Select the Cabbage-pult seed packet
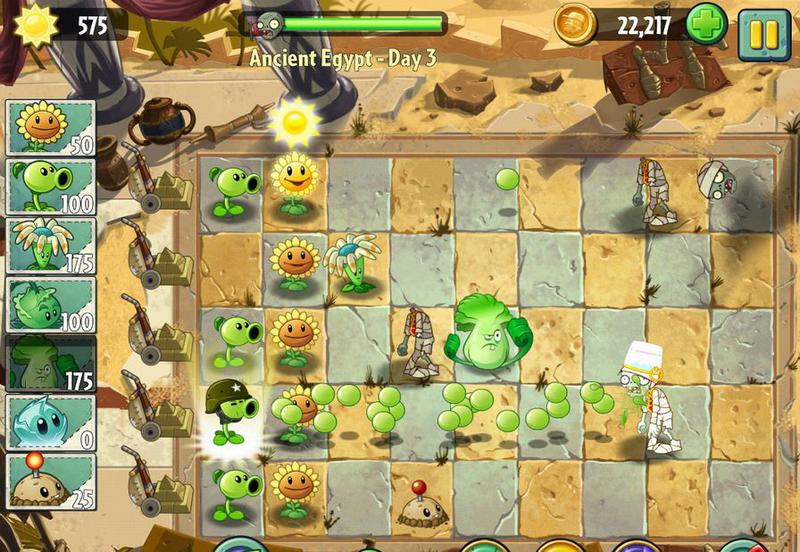 (52, 304)
